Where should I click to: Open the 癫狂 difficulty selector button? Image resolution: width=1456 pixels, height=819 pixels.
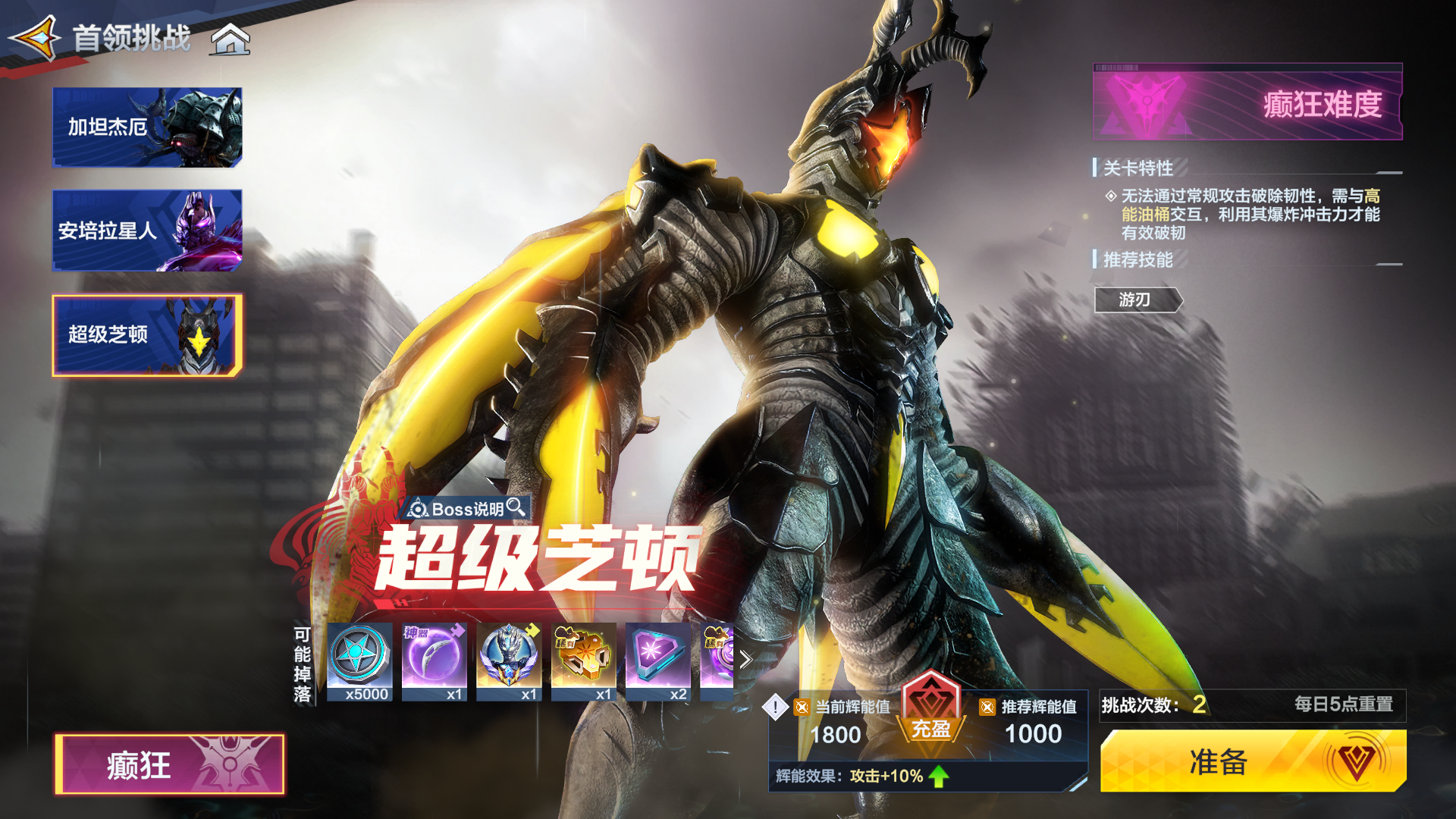click(170, 764)
